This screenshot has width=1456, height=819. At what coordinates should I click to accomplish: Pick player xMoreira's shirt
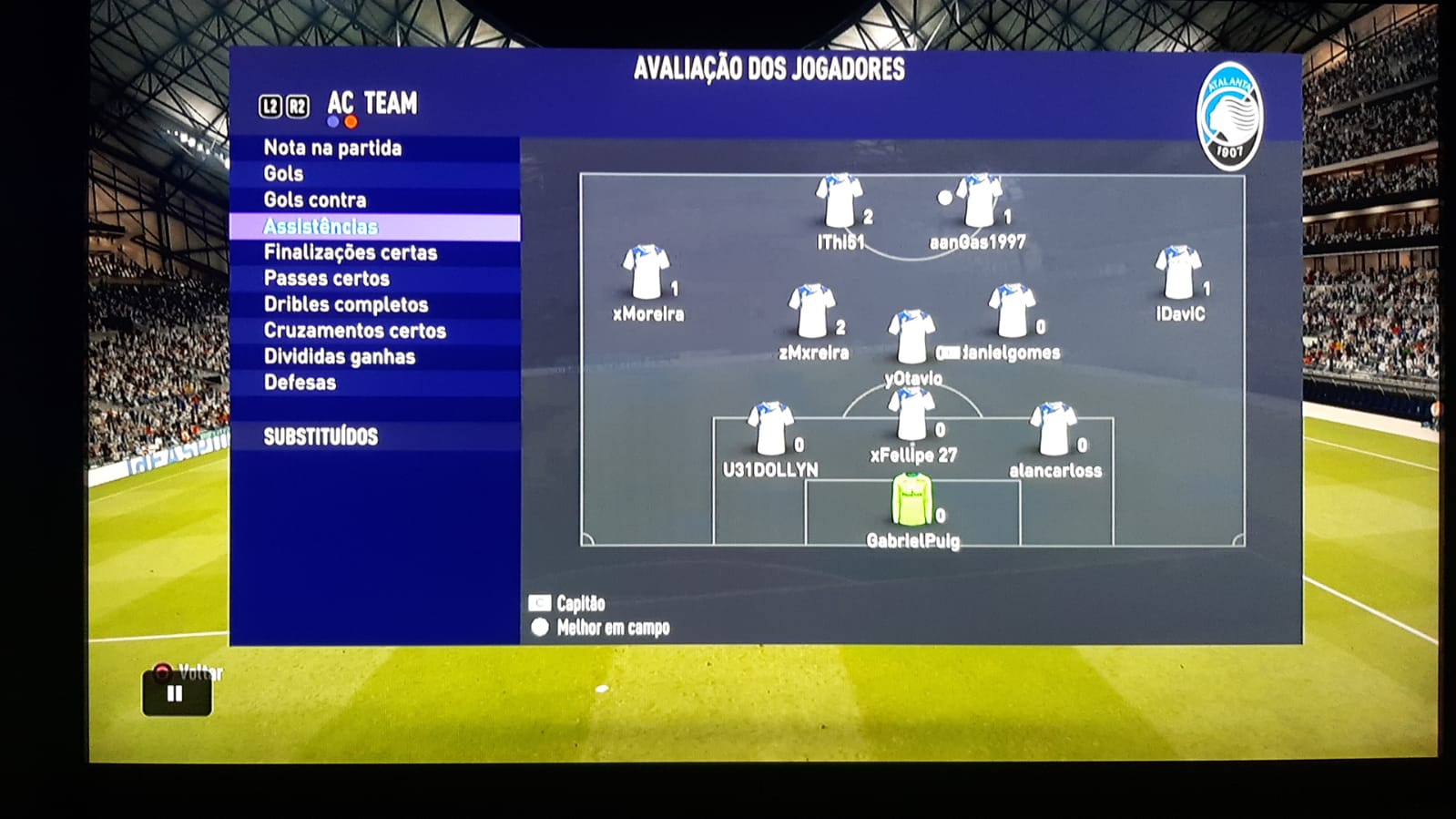point(646,272)
